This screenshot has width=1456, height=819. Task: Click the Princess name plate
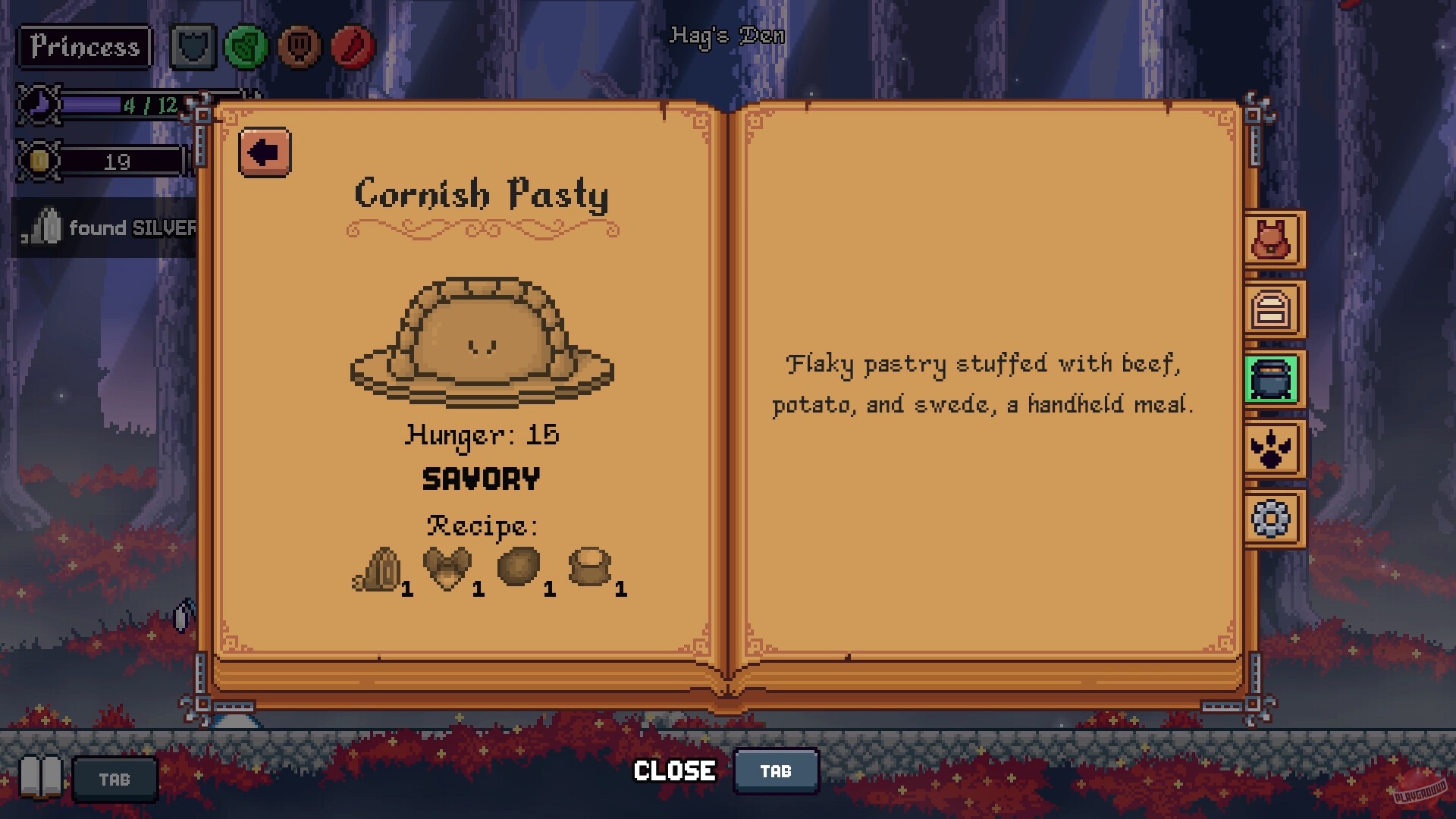tap(83, 47)
